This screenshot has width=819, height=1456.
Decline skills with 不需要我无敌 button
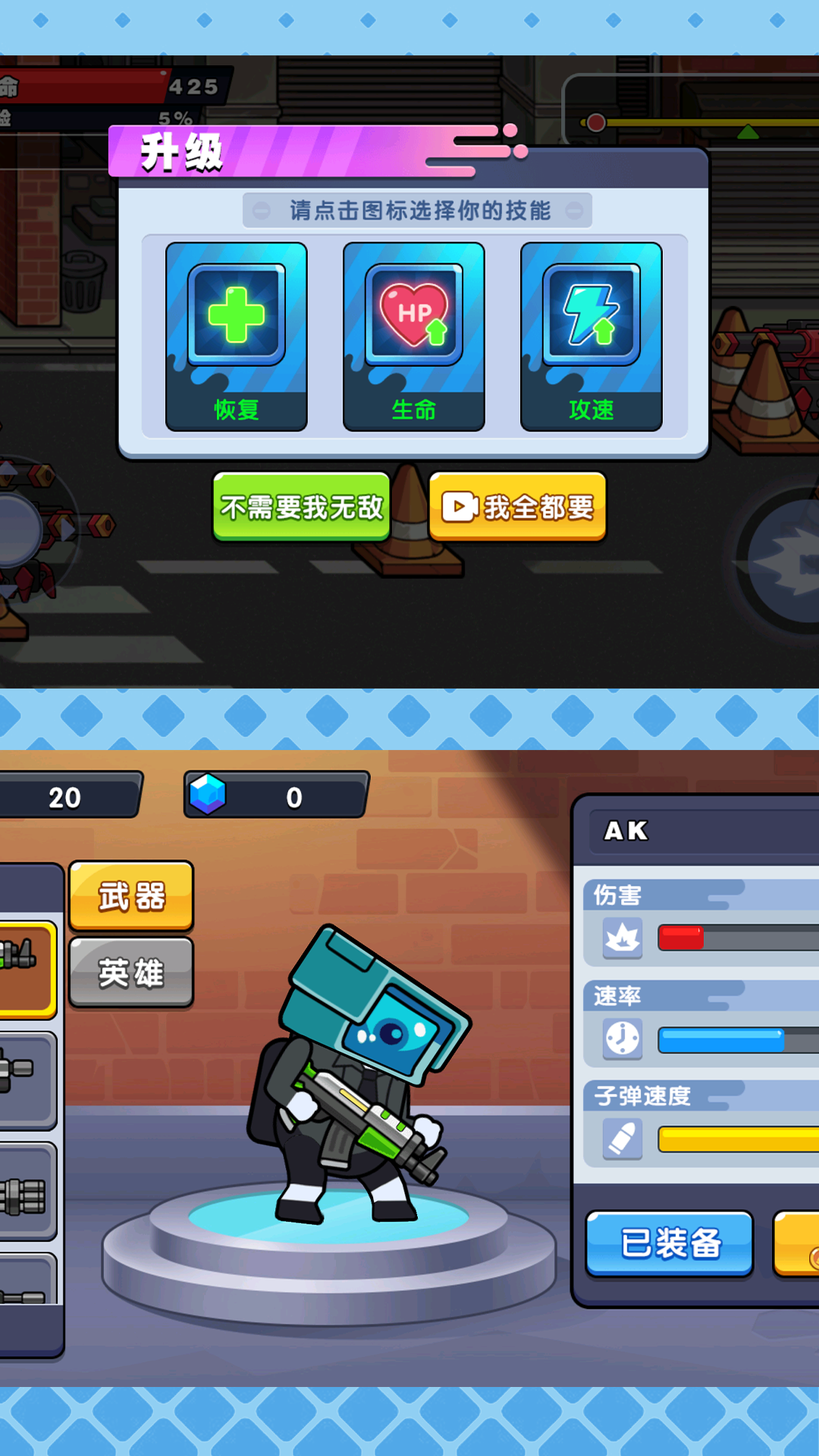click(302, 507)
